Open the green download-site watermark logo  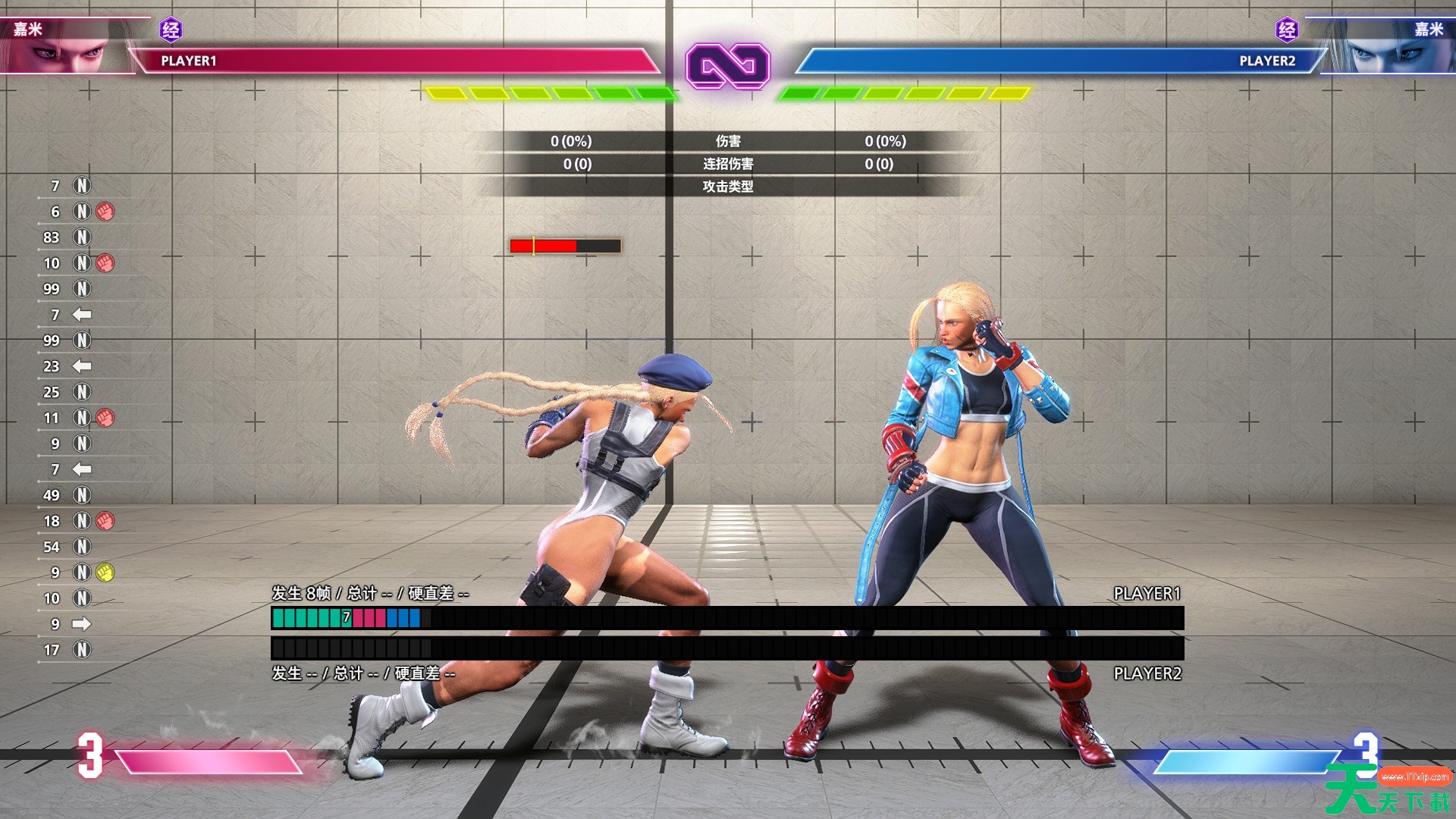click(1388, 790)
